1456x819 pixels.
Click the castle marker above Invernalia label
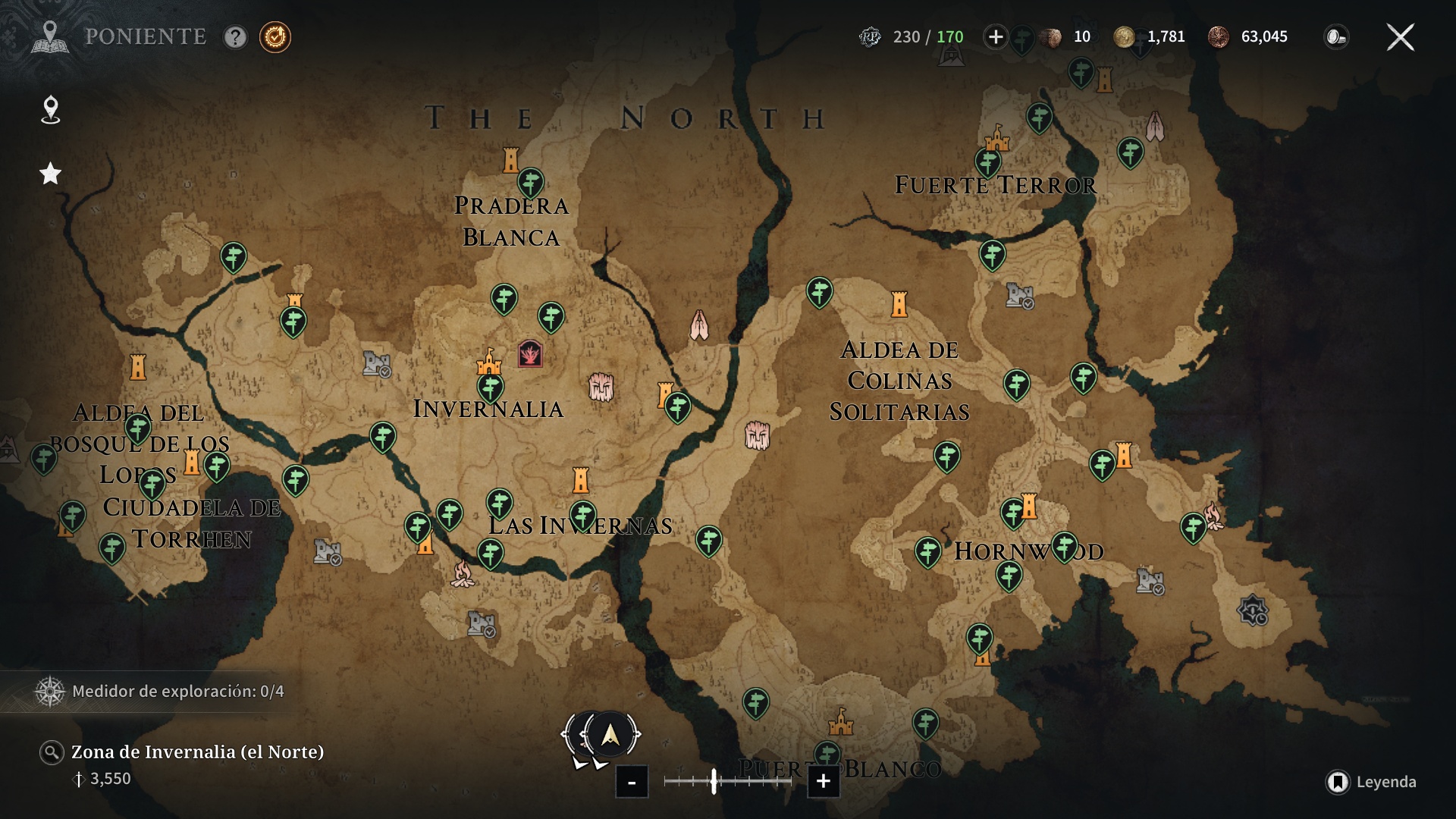(x=489, y=361)
